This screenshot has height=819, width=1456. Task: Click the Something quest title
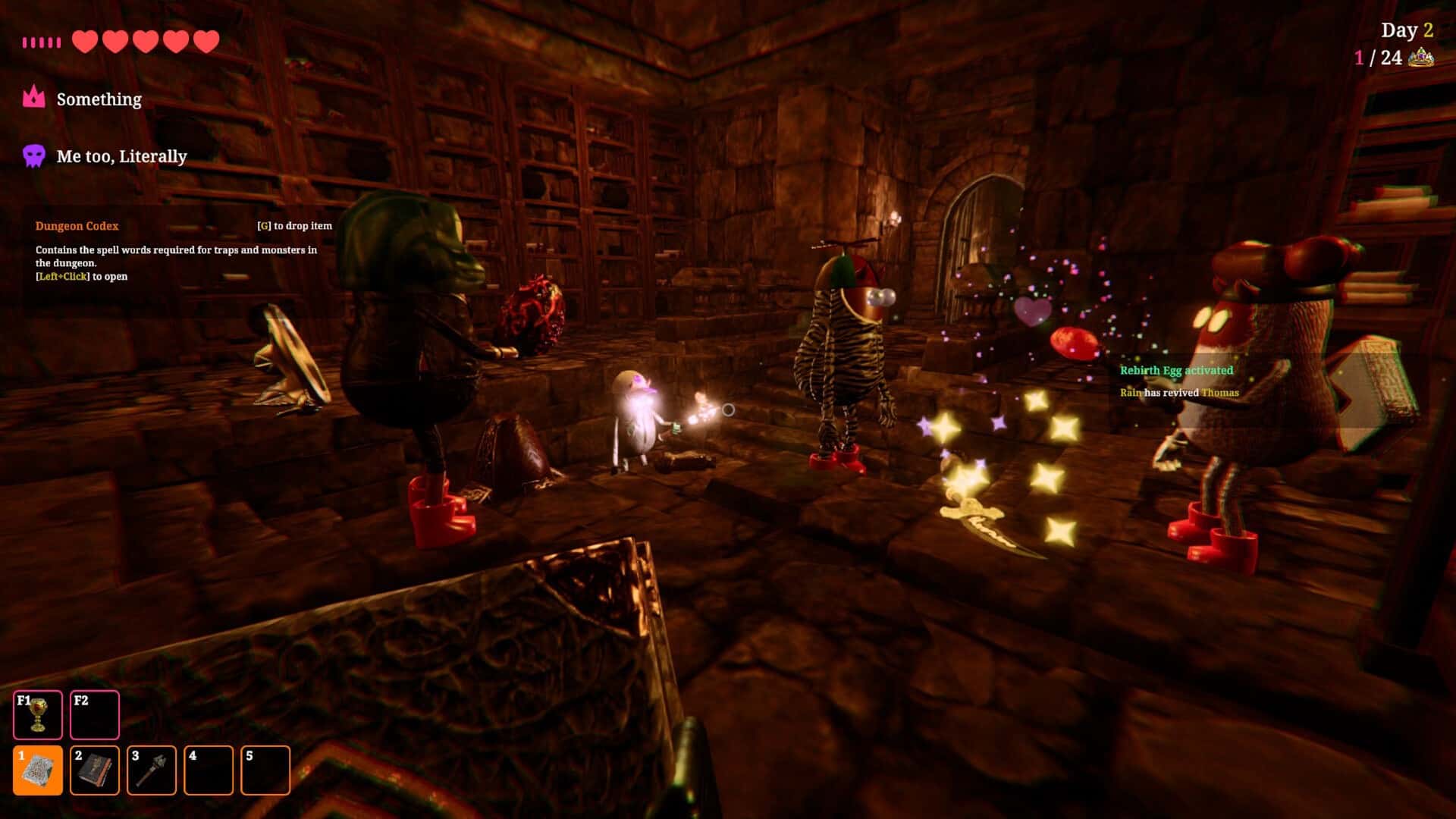pos(99,99)
